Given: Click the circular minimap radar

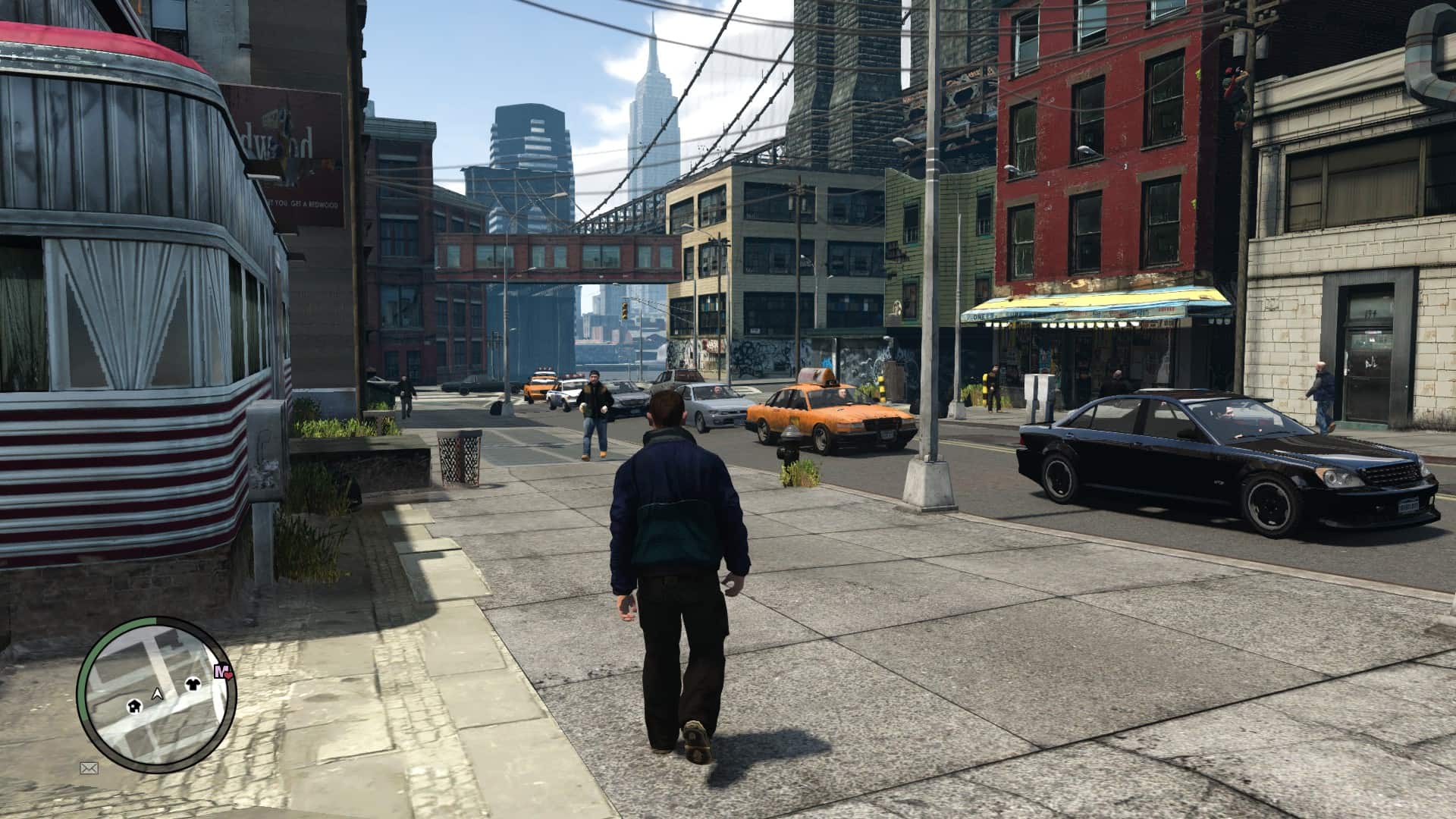Looking at the screenshot, I should 156,694.
